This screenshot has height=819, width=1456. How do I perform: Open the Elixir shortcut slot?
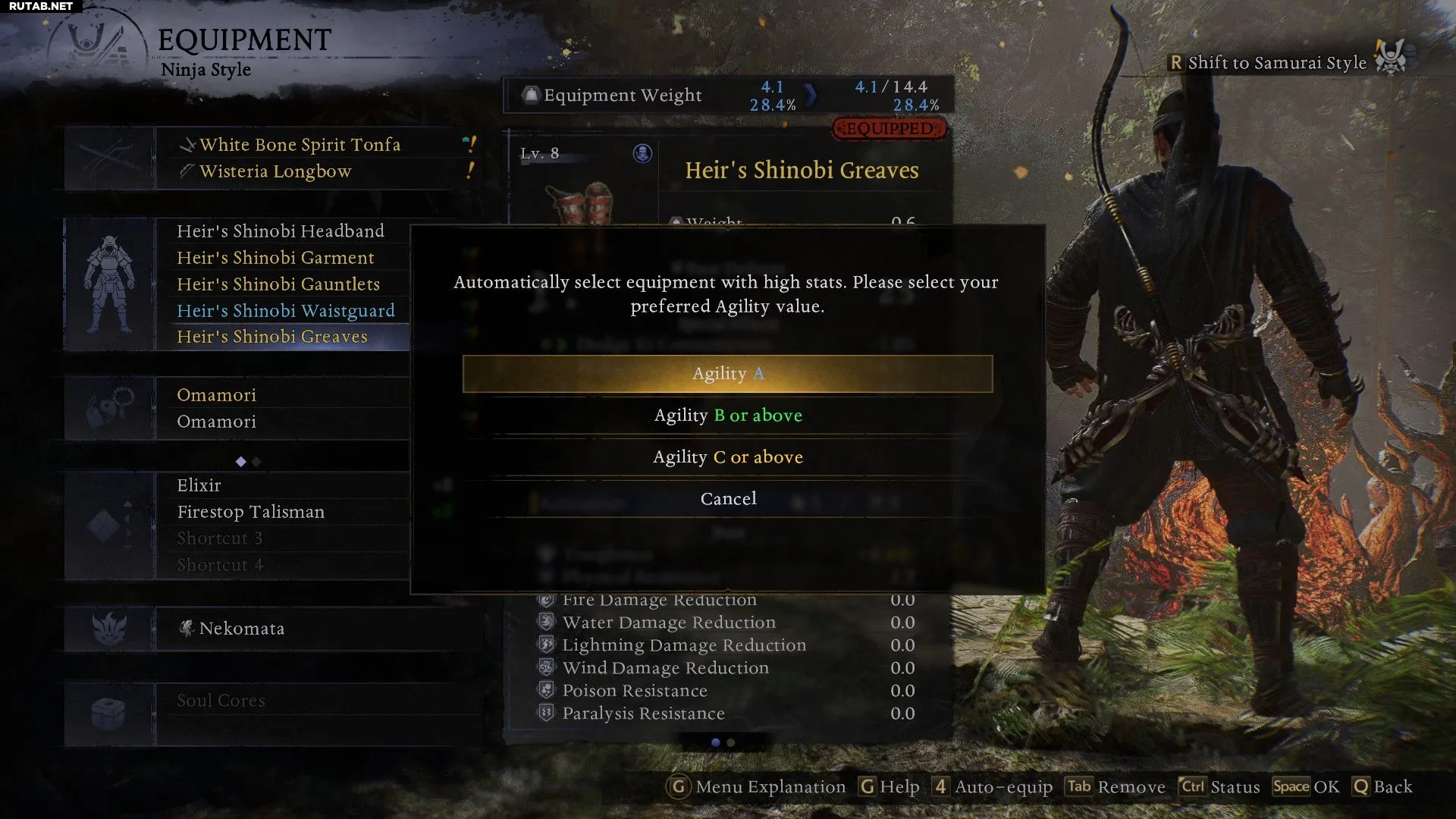[x=199, y=485]
